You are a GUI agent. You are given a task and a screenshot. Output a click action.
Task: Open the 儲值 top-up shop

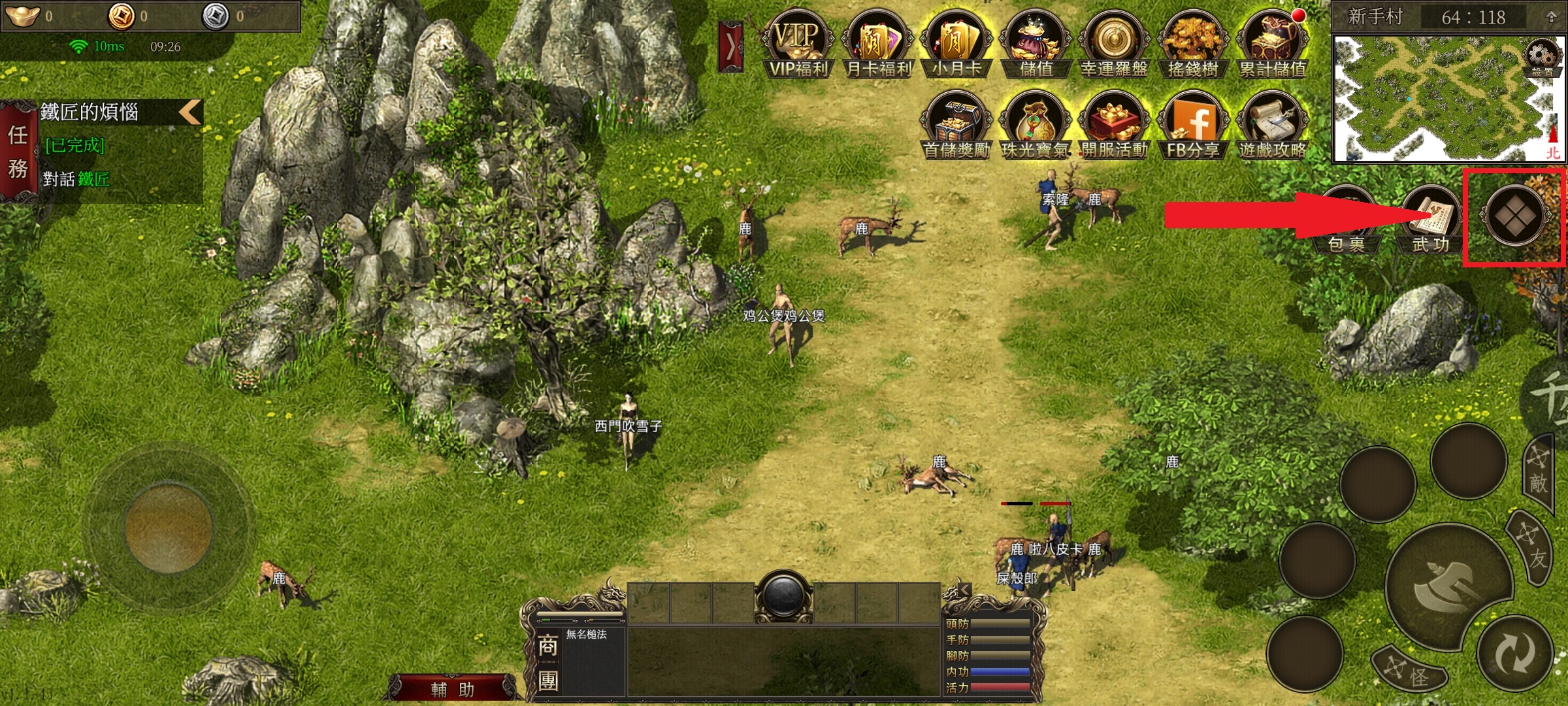pyautogui.click(x=1036, y=44)
